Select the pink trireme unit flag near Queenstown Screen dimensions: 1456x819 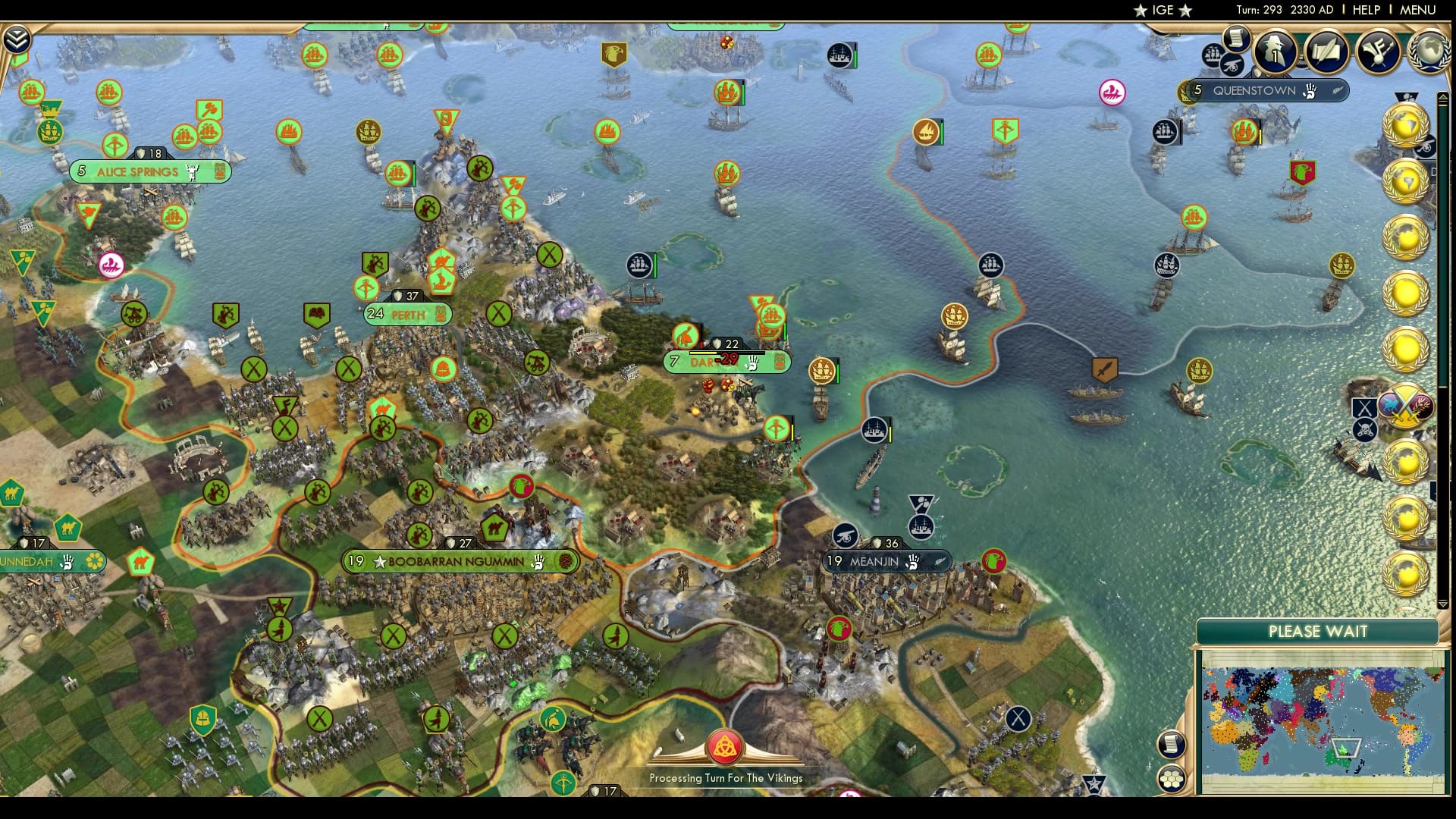(x=1111, y=90)
